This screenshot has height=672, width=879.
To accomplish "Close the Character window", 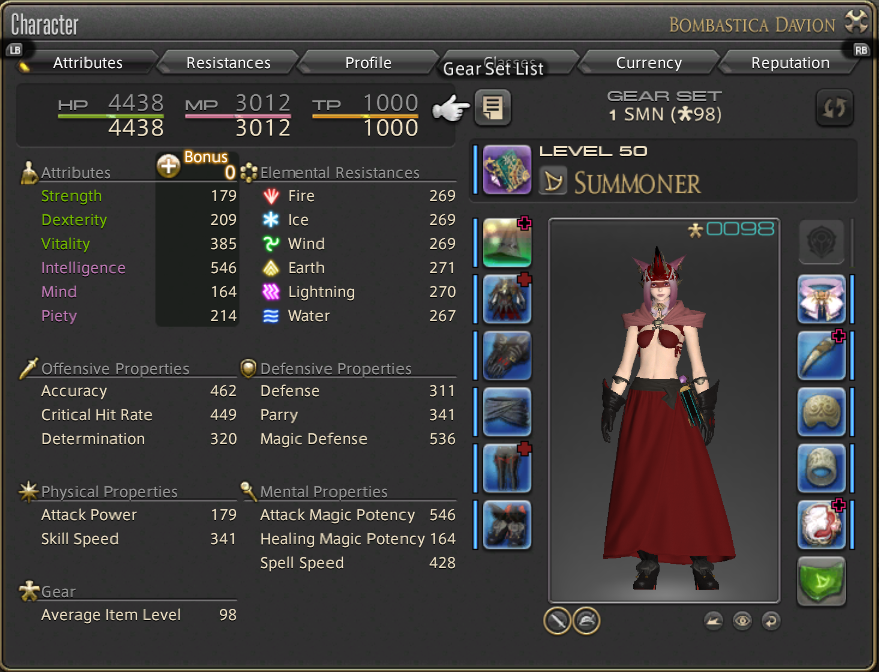I will tap(856, 22).
